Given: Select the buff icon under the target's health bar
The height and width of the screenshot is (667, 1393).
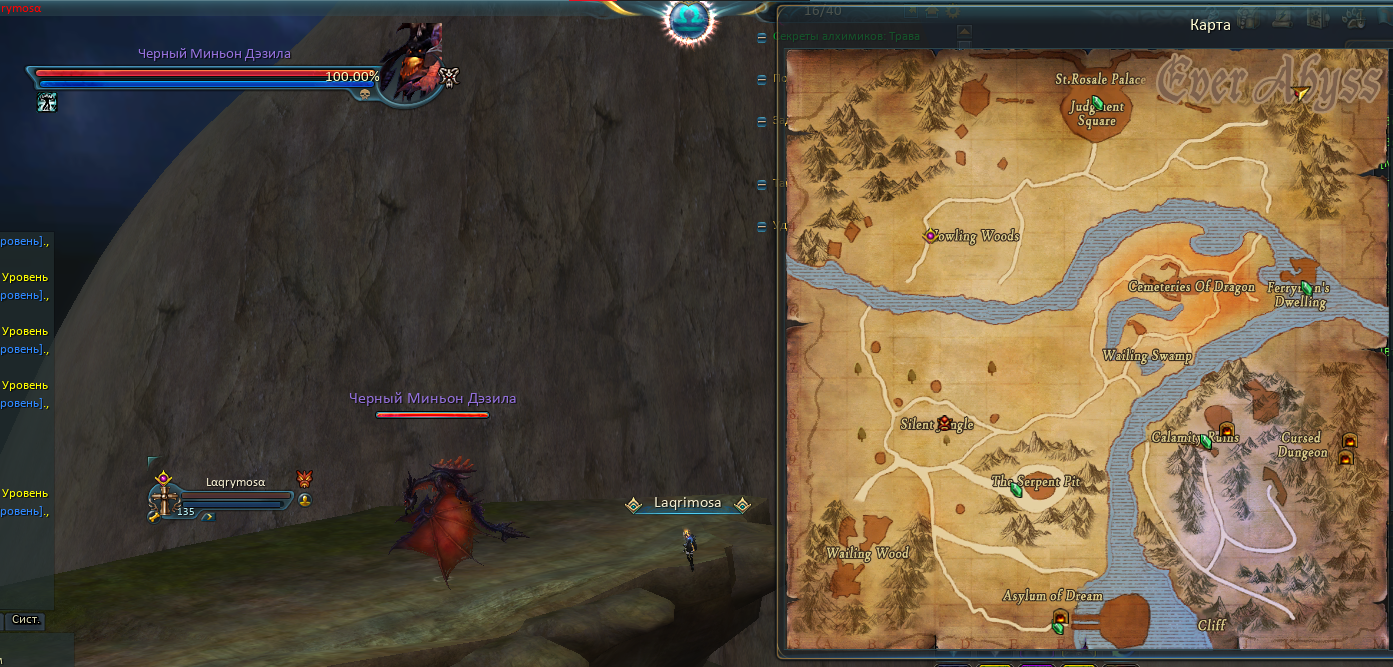Looking at the screenshot, I should (47, 101).
